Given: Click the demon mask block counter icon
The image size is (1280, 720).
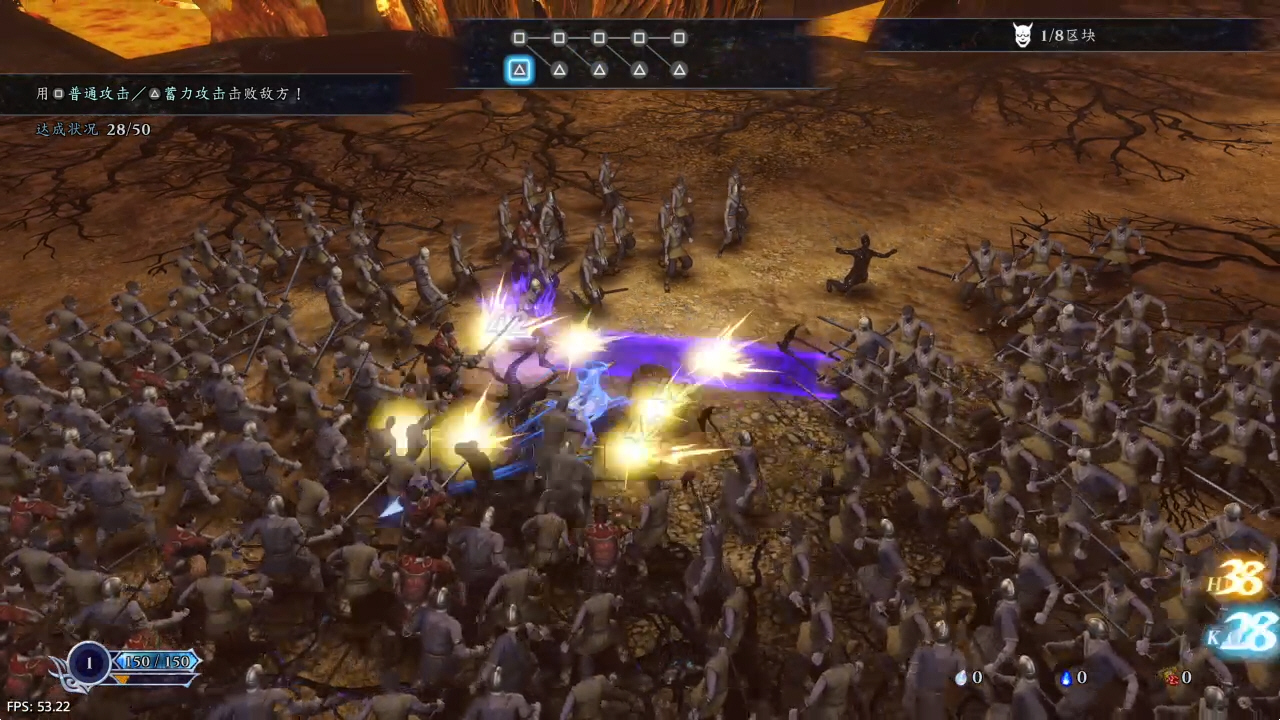Looking at the screenshot, I should (x=1022, y=36).
